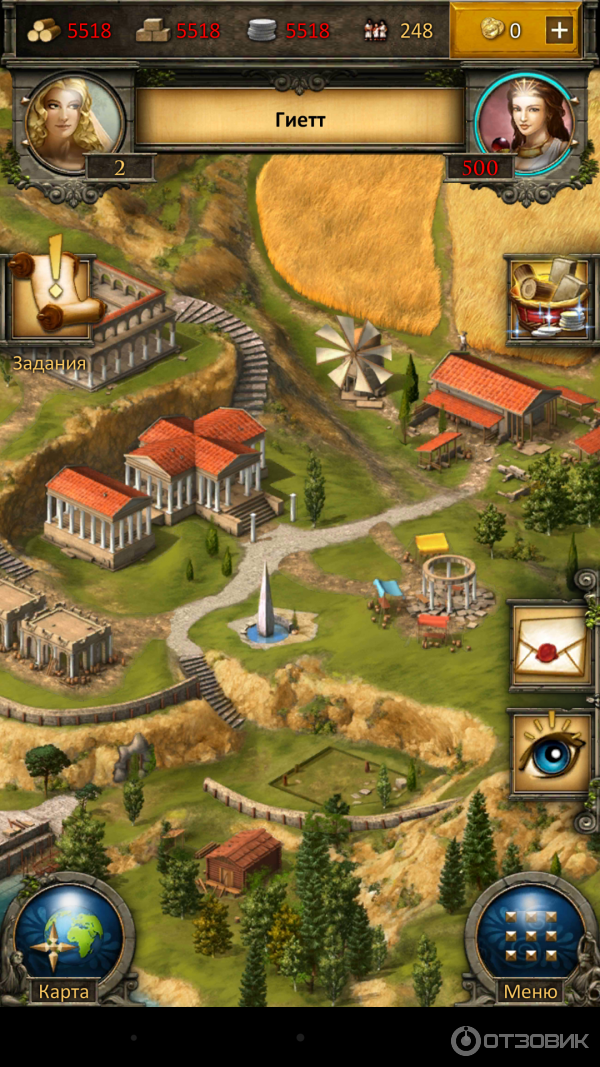The height and width of the screenshot is (1067, 600).
Task: Click the plus button to add gold
Action: (559, 30)
